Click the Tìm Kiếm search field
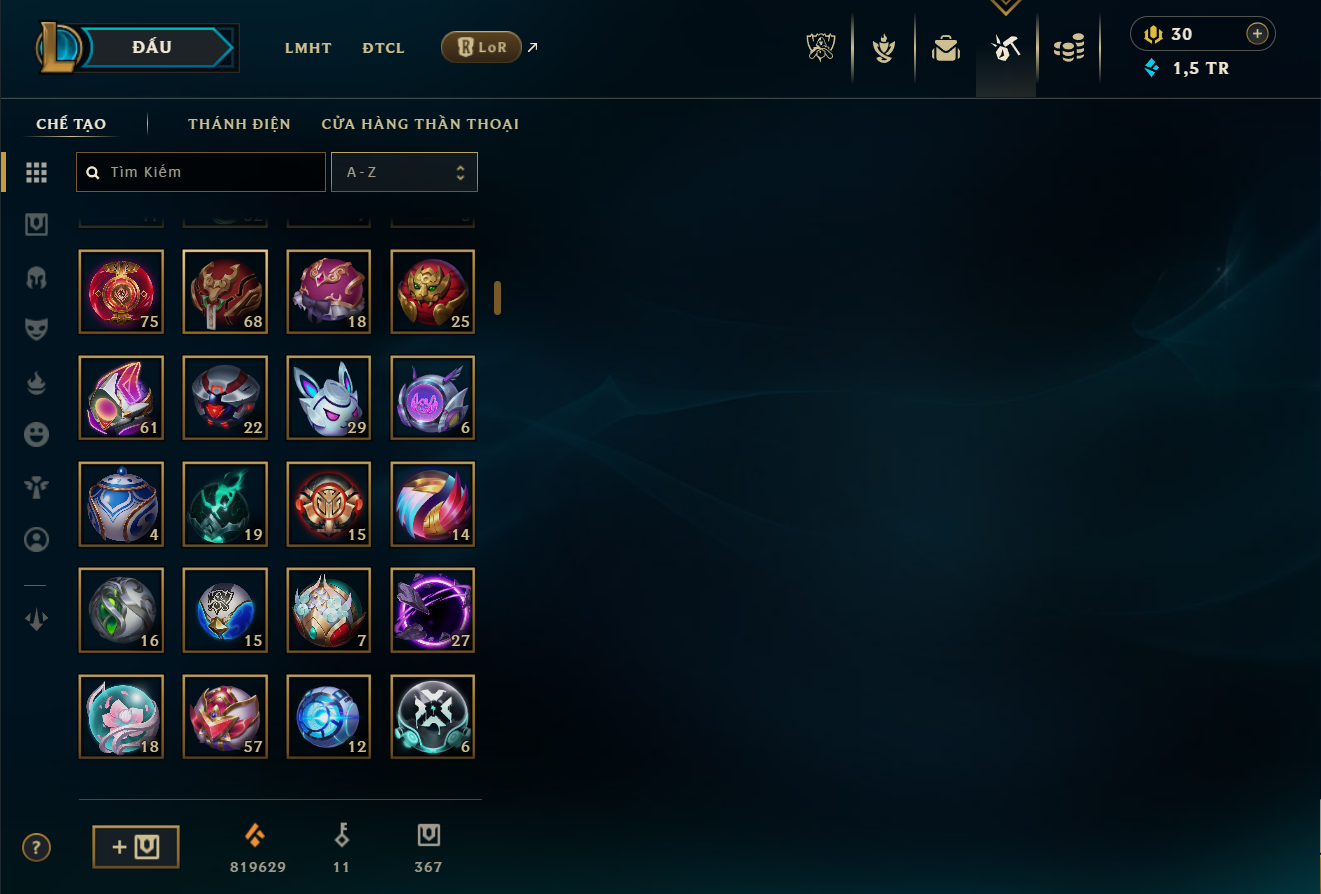This screenshot has width=1321, height=894. pos(201,172)
